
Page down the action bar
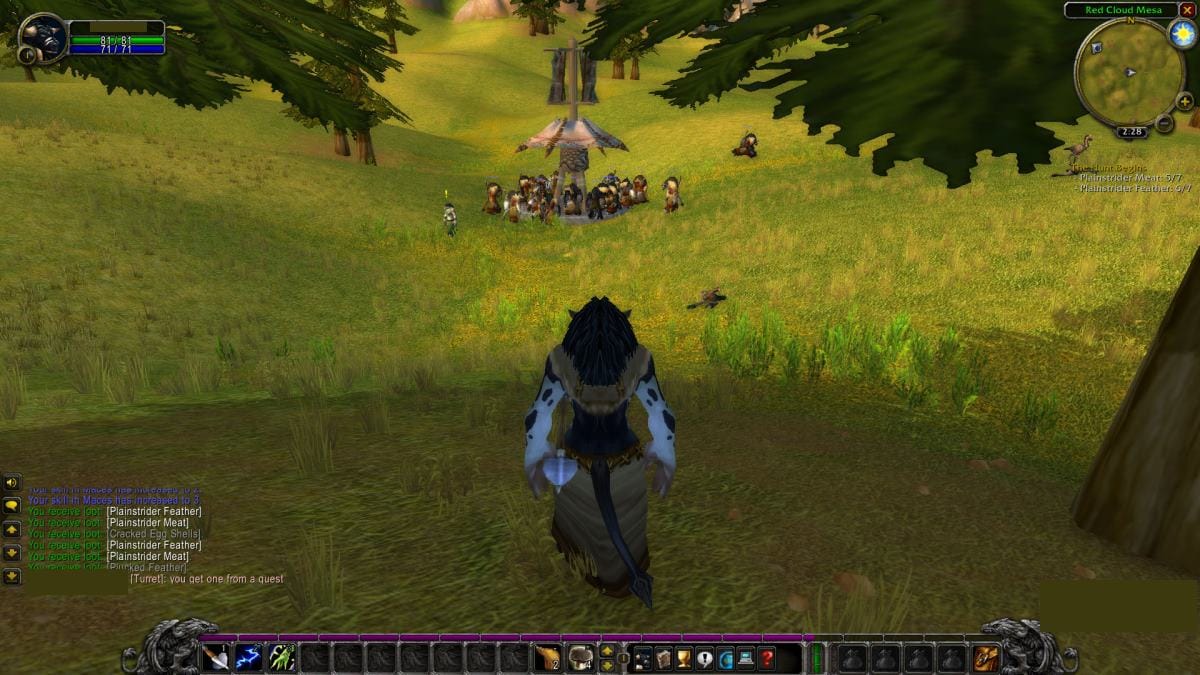(x=606, y=665)
